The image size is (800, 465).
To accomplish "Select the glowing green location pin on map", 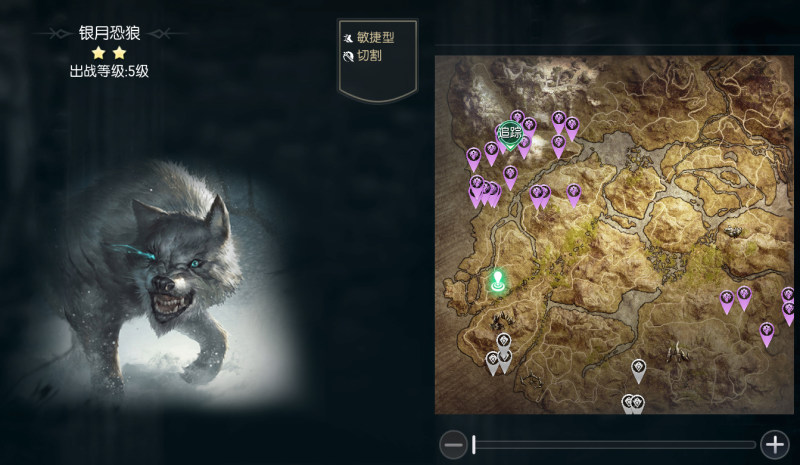I will pos(497,281).
